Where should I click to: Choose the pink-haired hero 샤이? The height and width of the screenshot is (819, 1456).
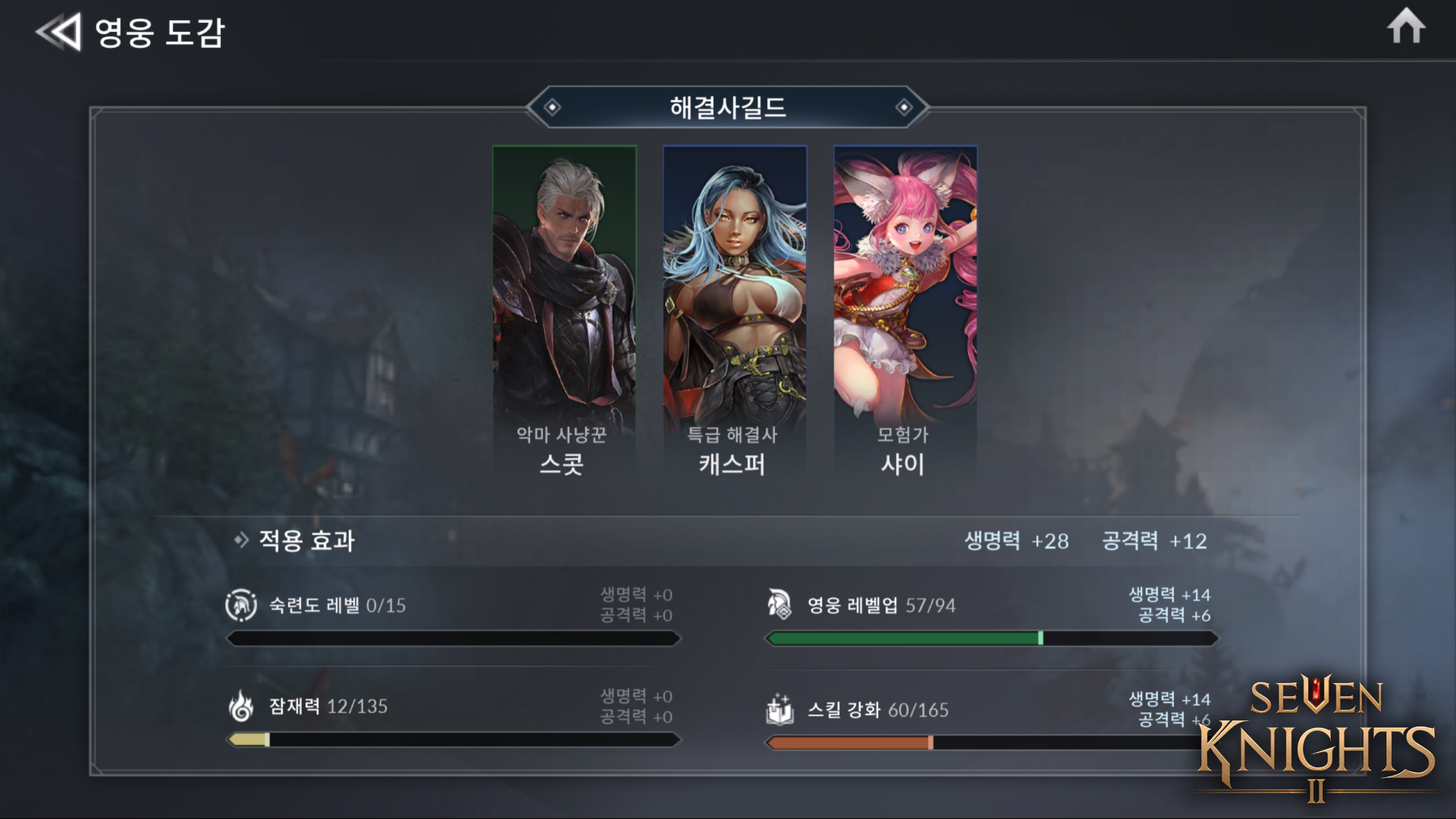905,311
